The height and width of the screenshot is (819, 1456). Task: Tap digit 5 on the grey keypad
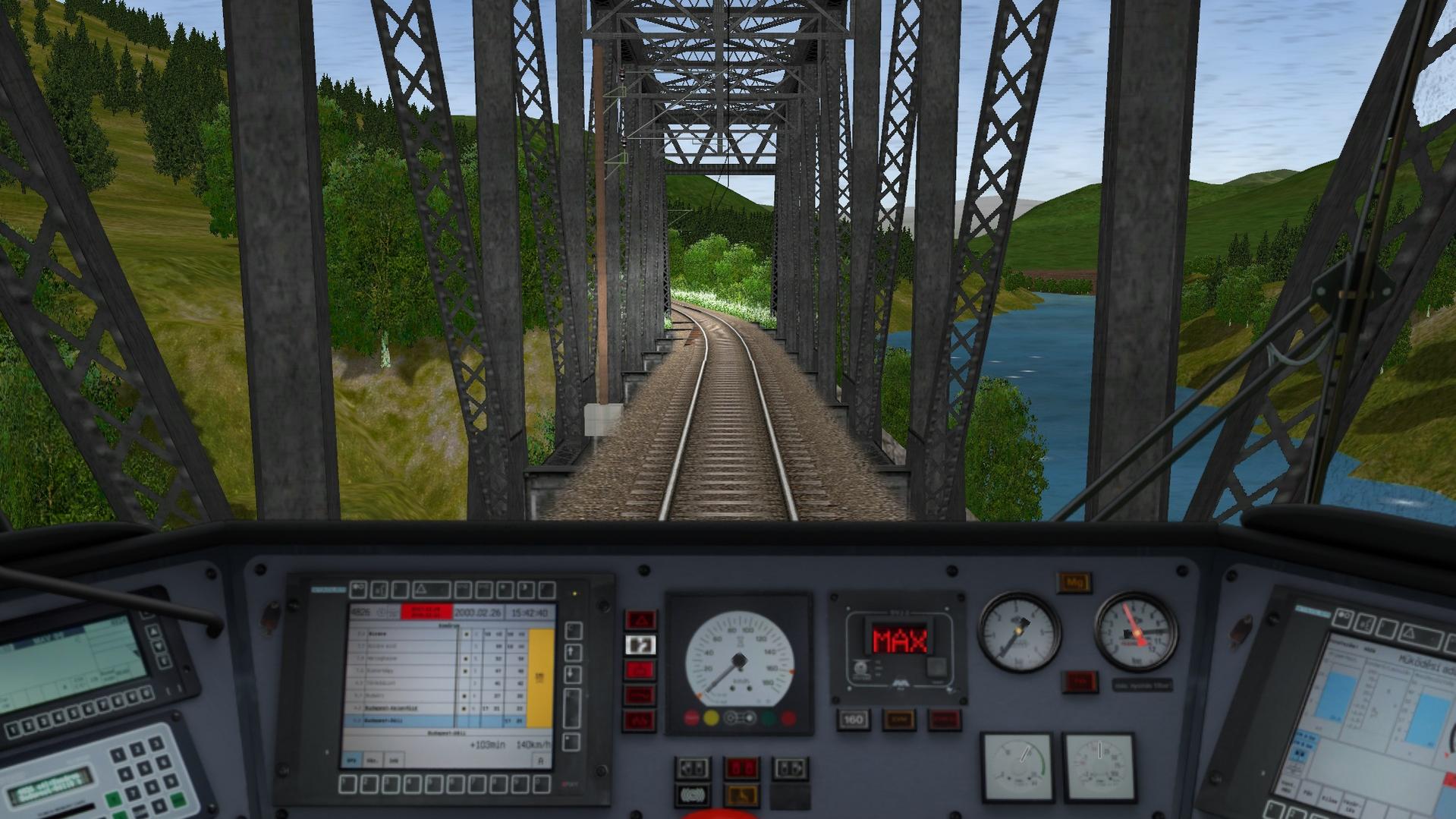coord(143,770)
